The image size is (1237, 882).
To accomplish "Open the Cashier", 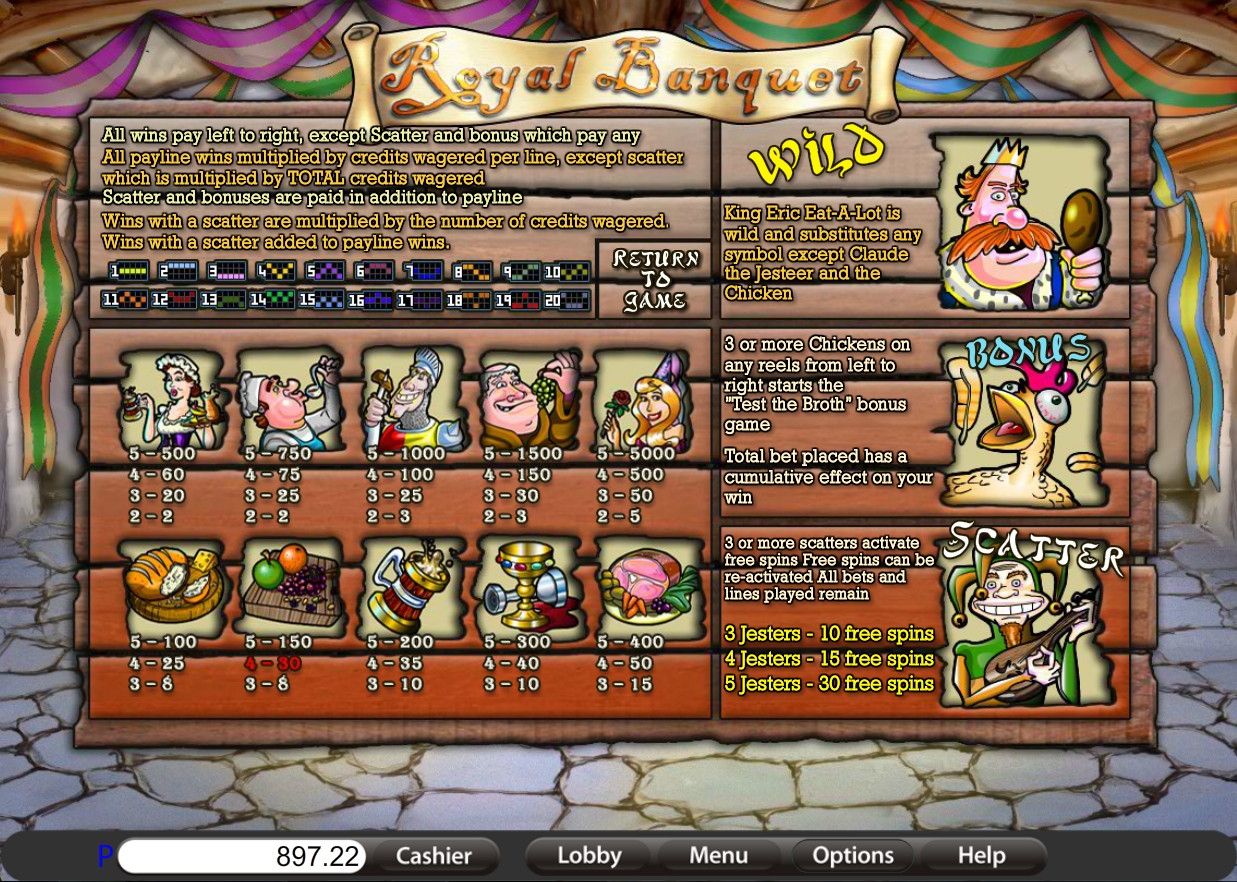I will 434,856.
